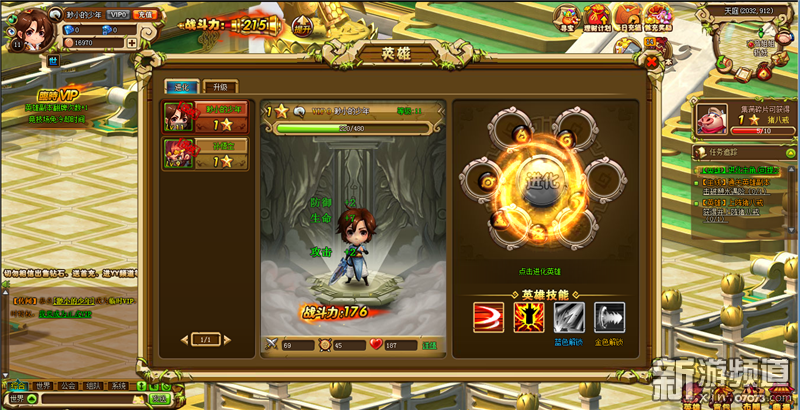This screenshot has height=410, width=800.
Task: Select the red slash hero skill icon
Action: (489, 317)
